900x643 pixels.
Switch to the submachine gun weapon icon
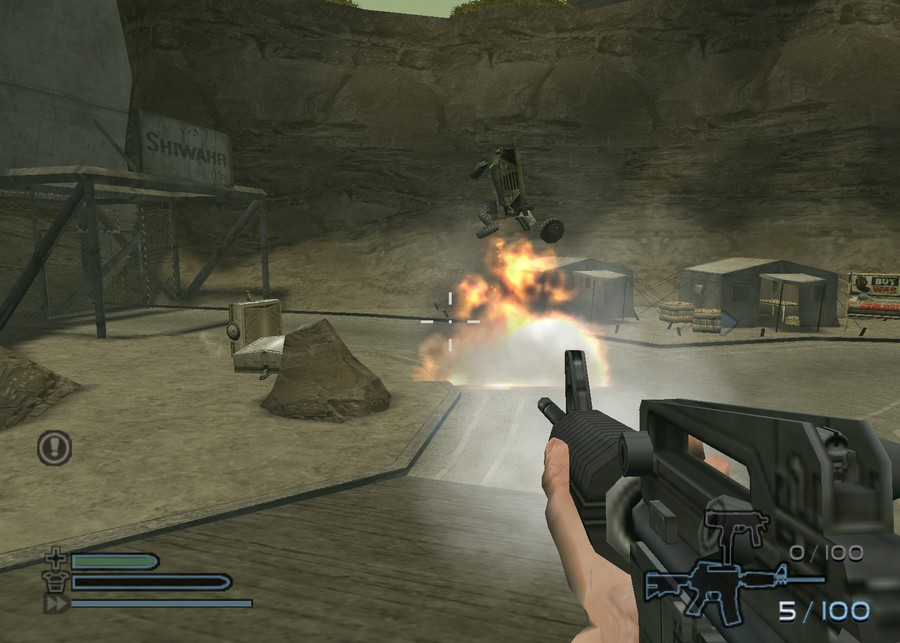tap(735, 527)
